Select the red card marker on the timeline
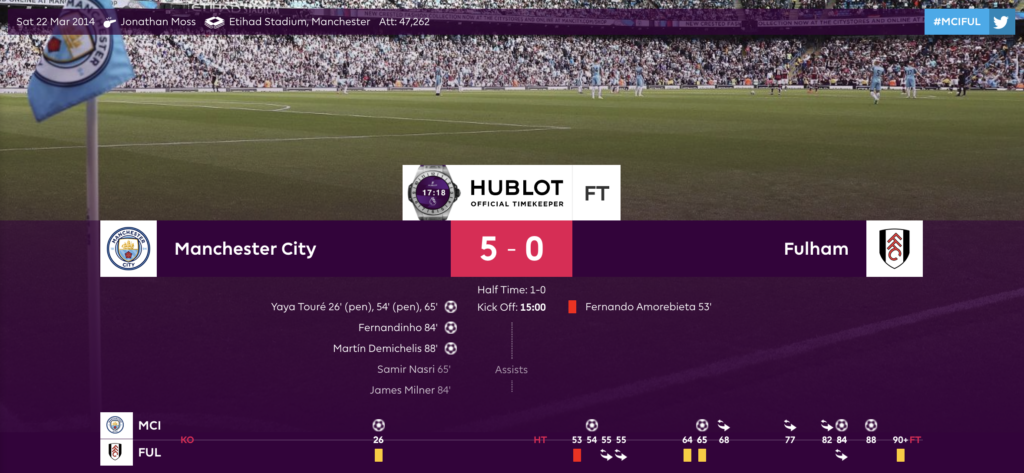Viewport: 1024px width, 473px height. [577, 456]
